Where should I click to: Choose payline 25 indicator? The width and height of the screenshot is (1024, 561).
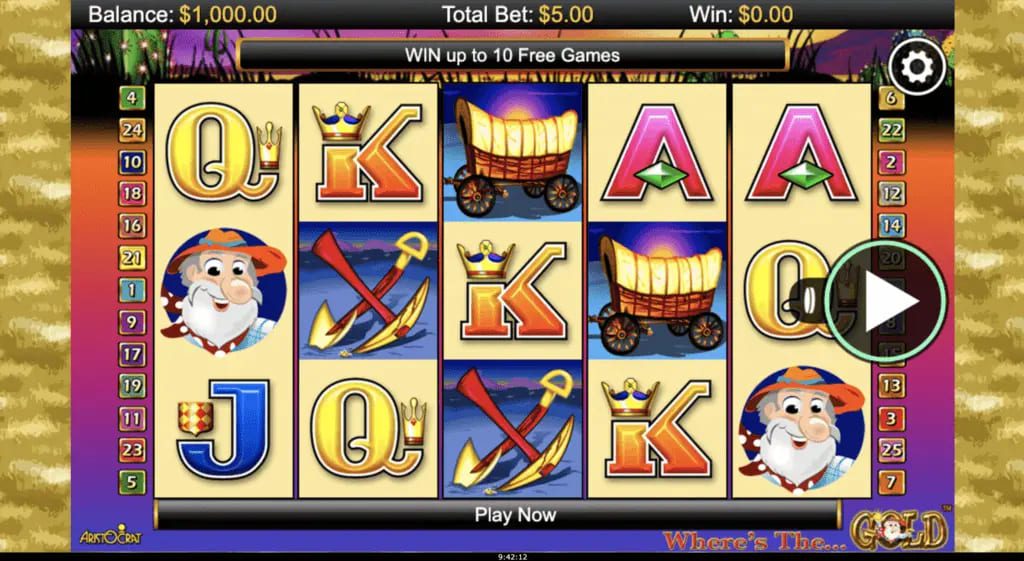(x=891, y=450)
